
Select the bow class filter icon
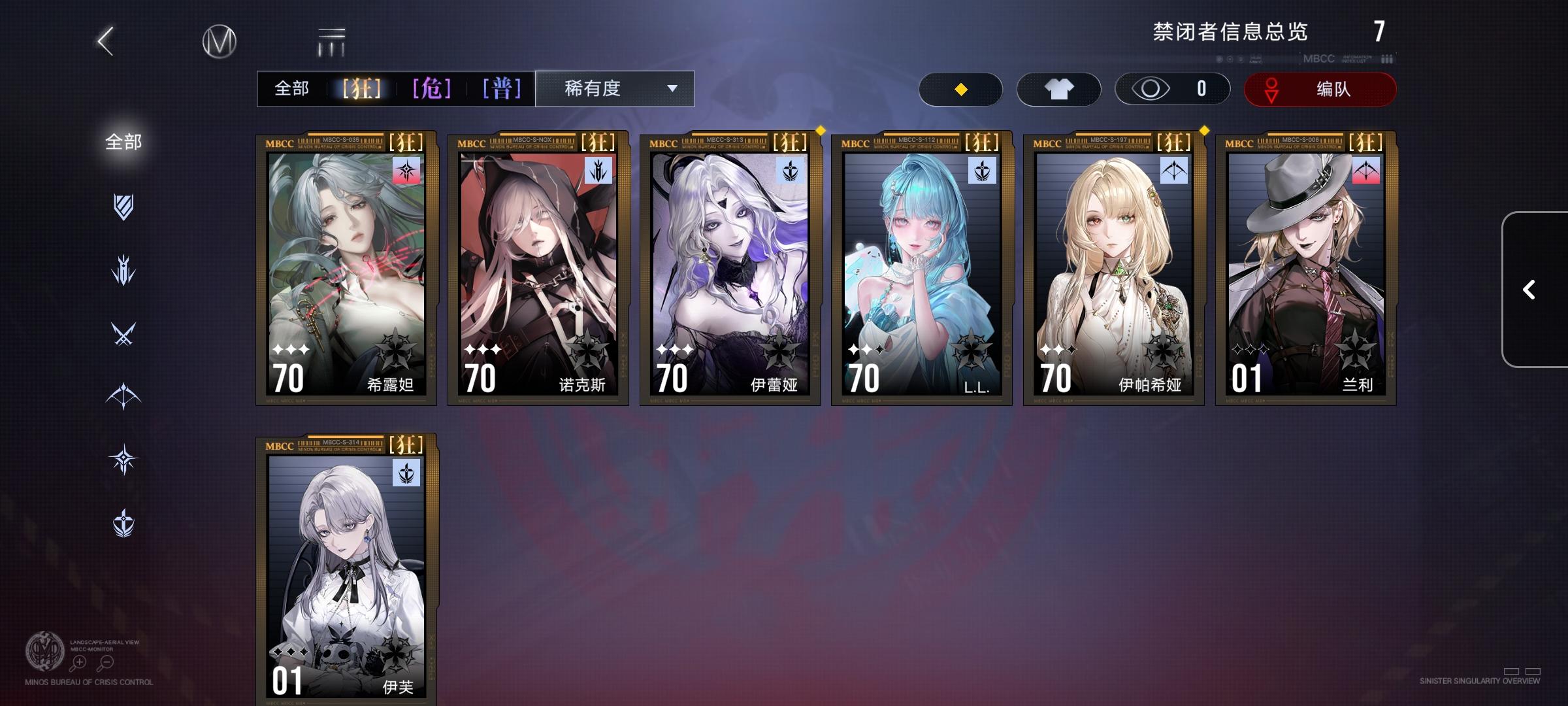tap(124, 397)
